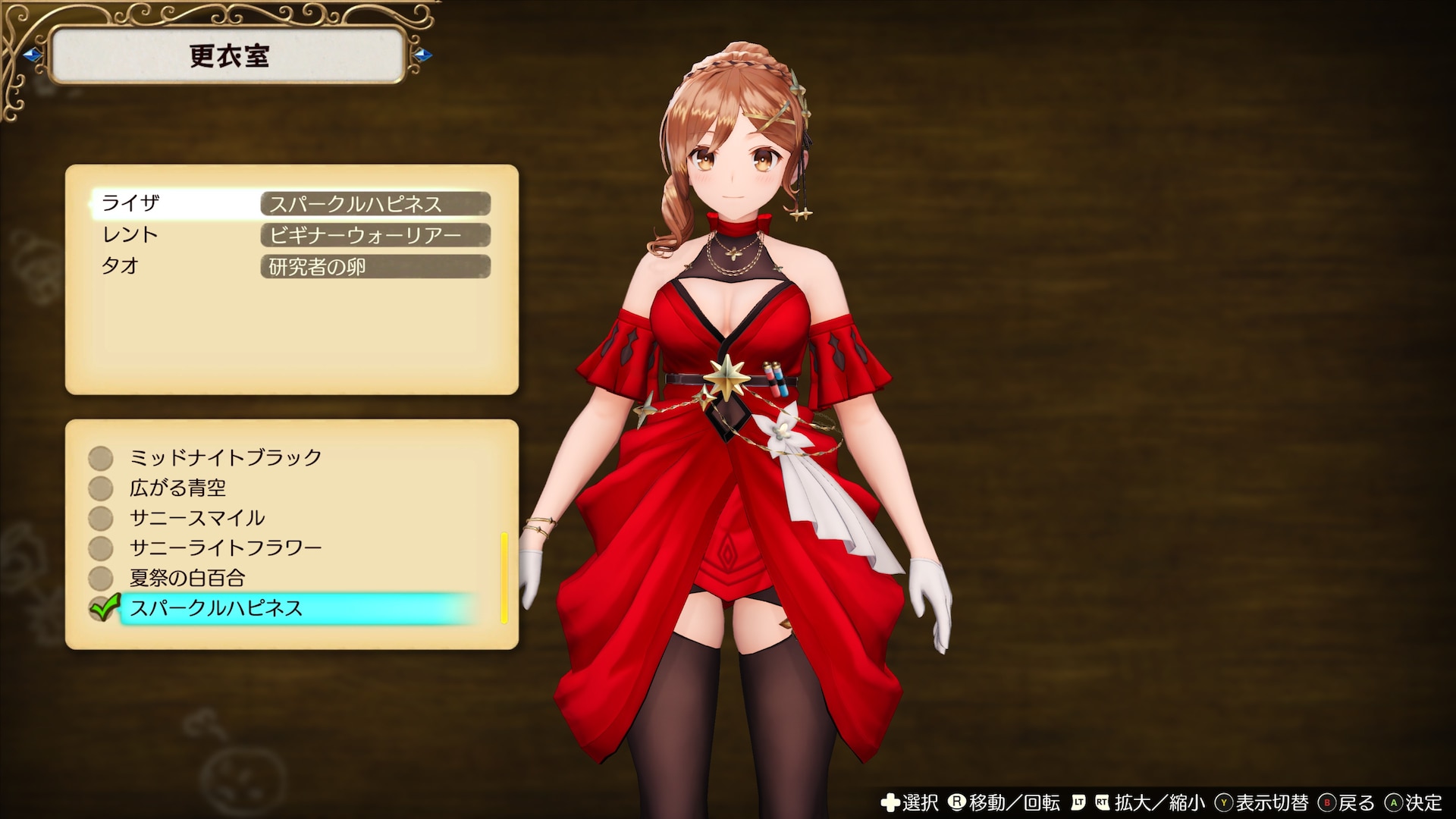Screen dimensions: 1456x819
Task: Choose the 広がる青空 outfit
Action: pos(177,488)
